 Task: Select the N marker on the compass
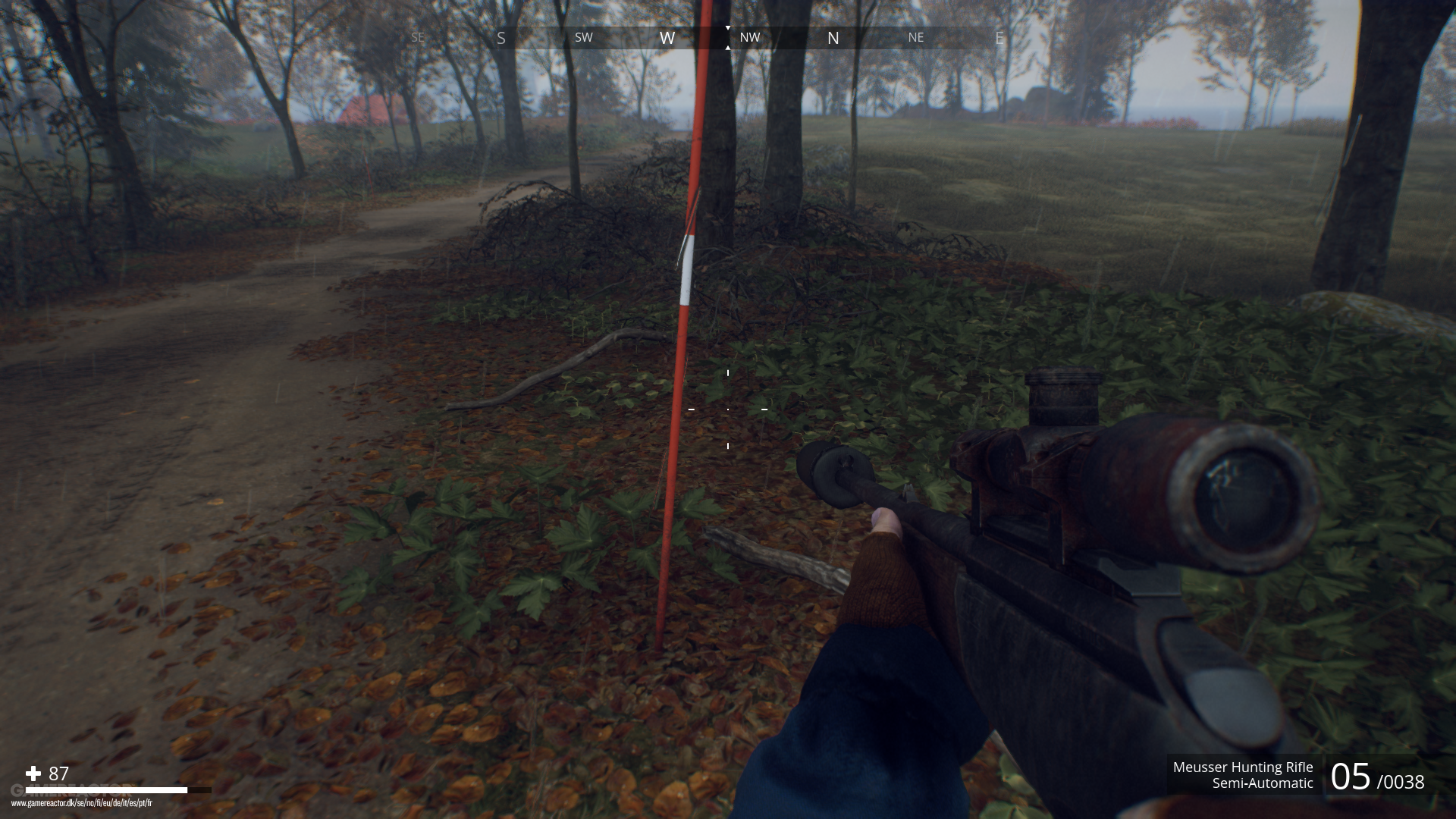833,36
